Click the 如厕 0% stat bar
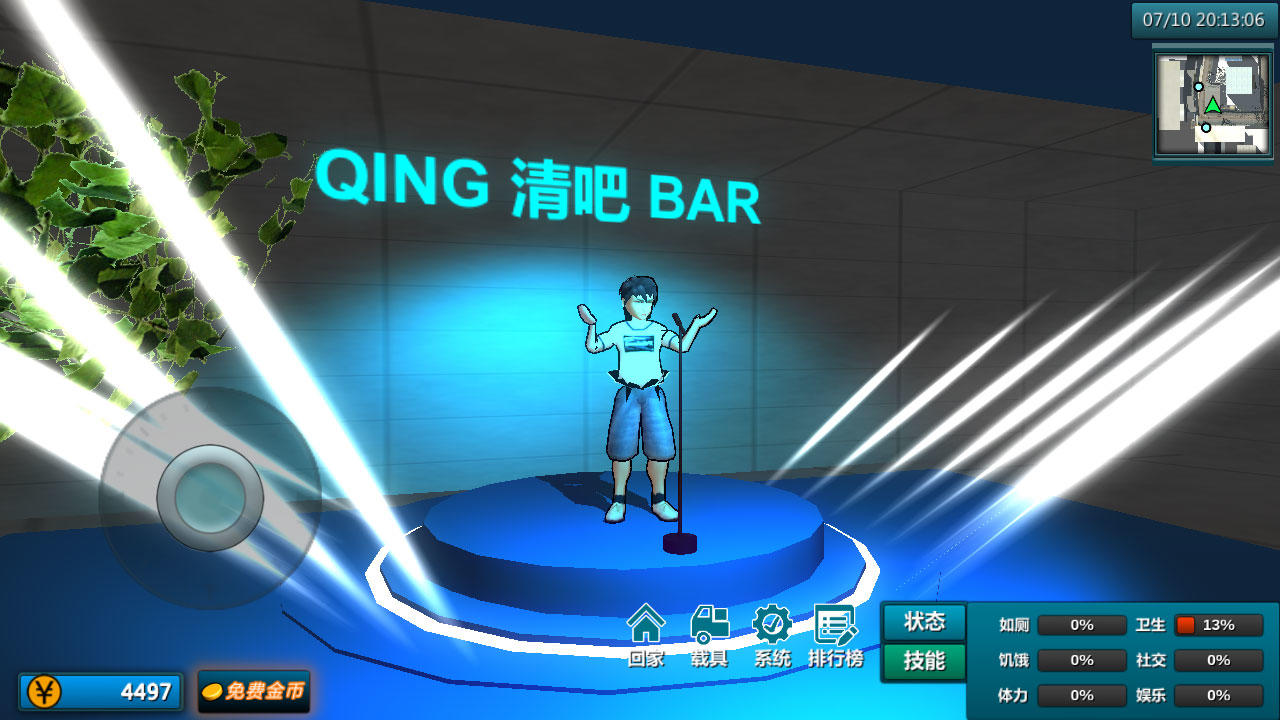 [x=1080, y=625]
